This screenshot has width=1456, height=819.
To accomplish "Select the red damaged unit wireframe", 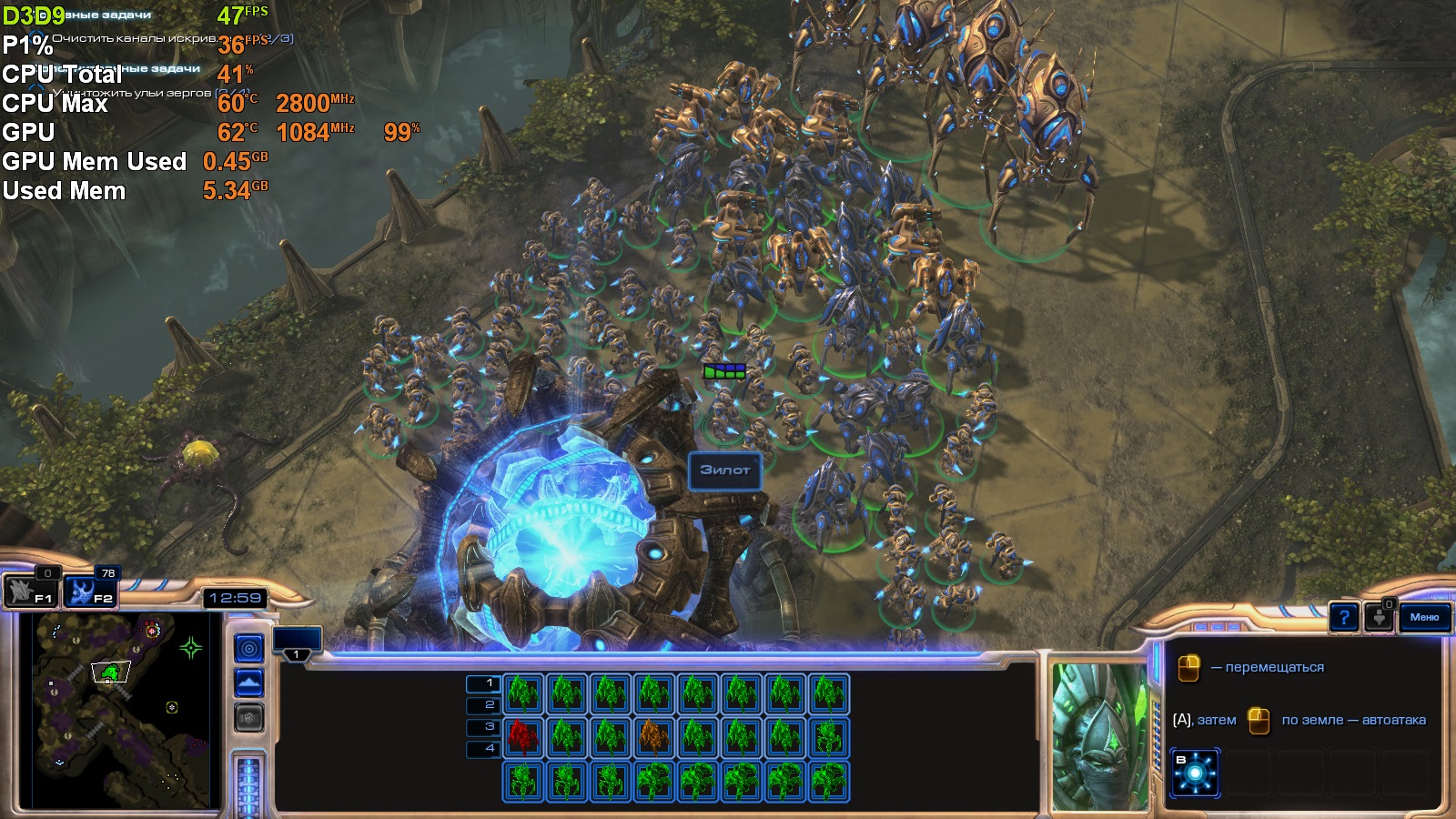I will pos(523,737).
